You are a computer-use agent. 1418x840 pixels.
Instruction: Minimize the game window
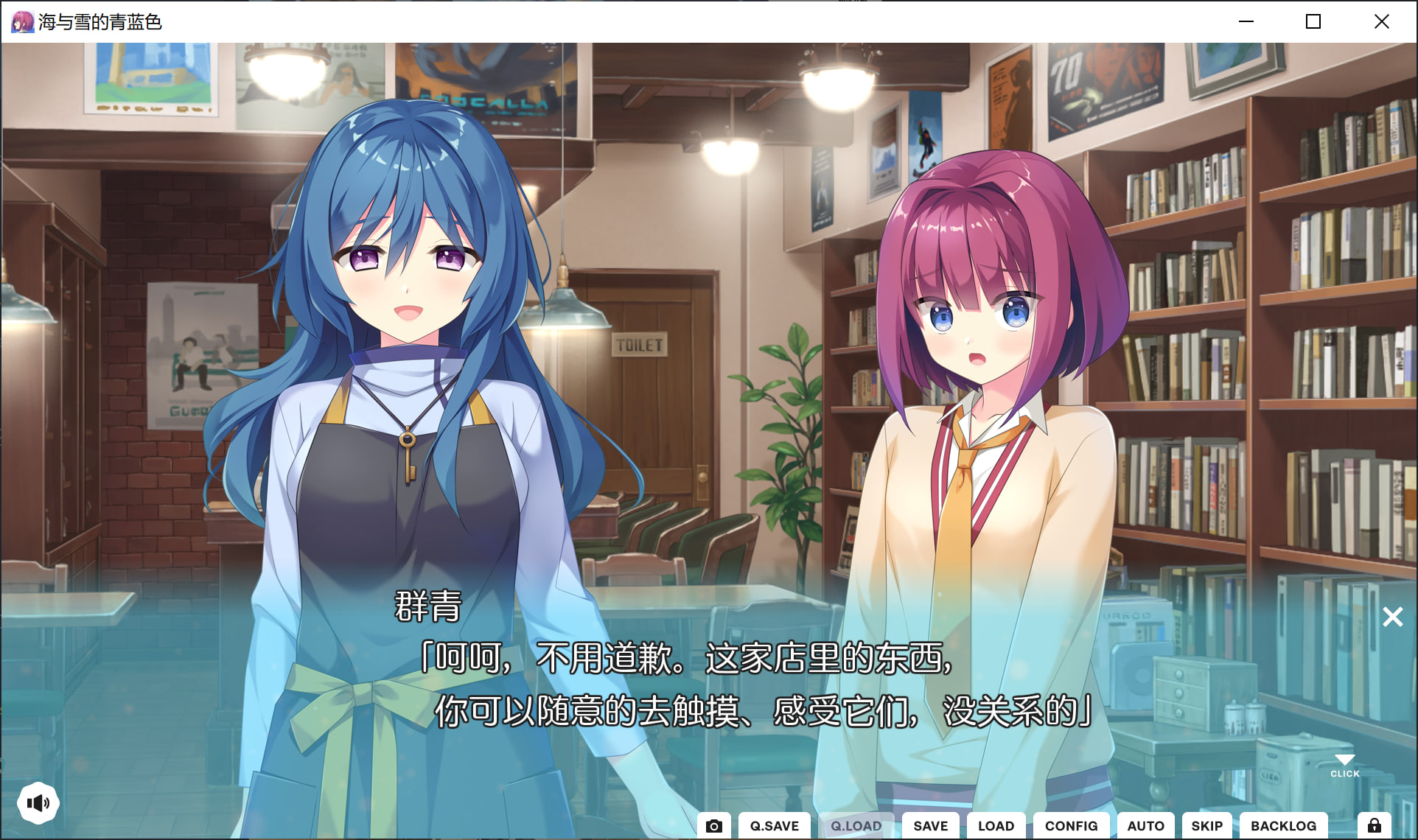[x=1246, y=21]
